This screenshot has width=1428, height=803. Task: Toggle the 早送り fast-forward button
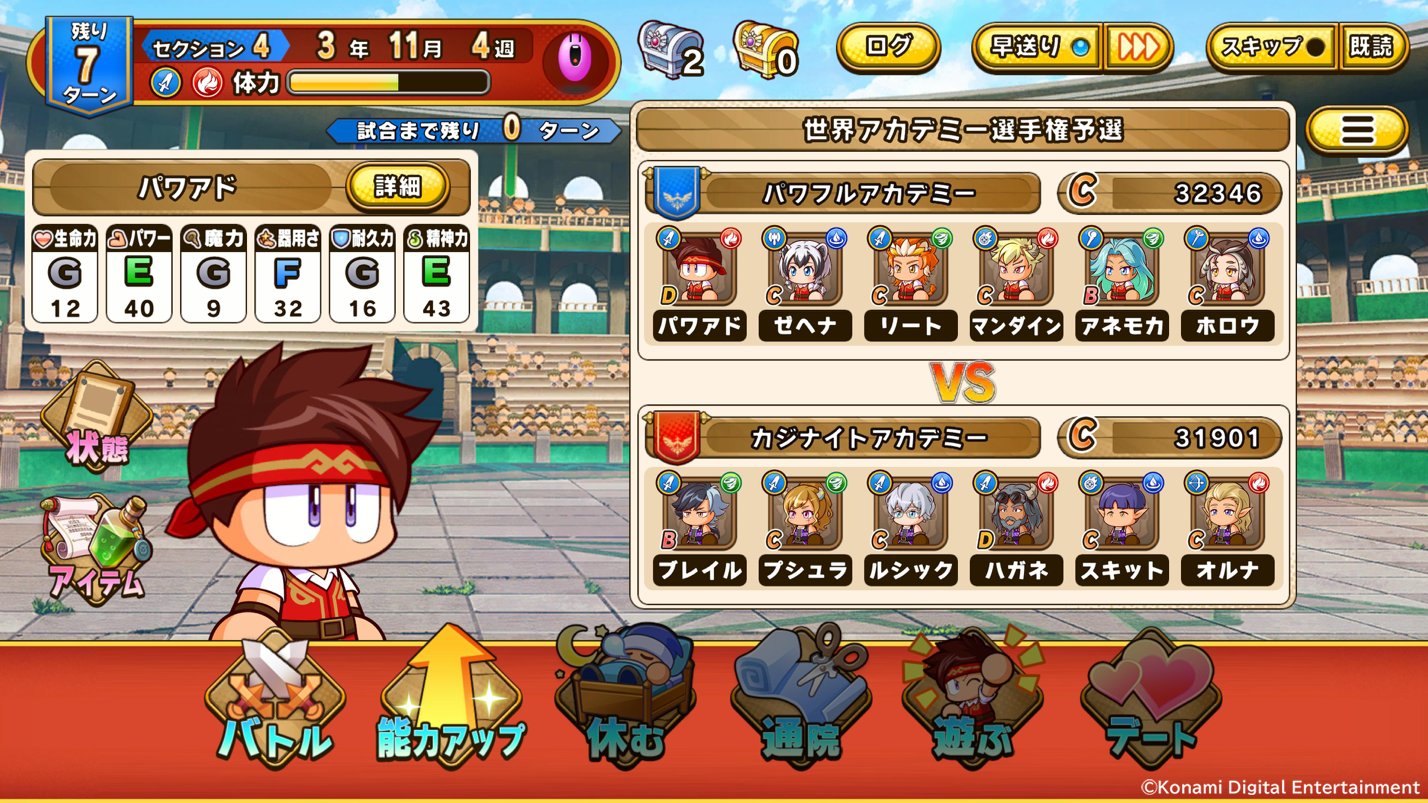pos(1036,48)
